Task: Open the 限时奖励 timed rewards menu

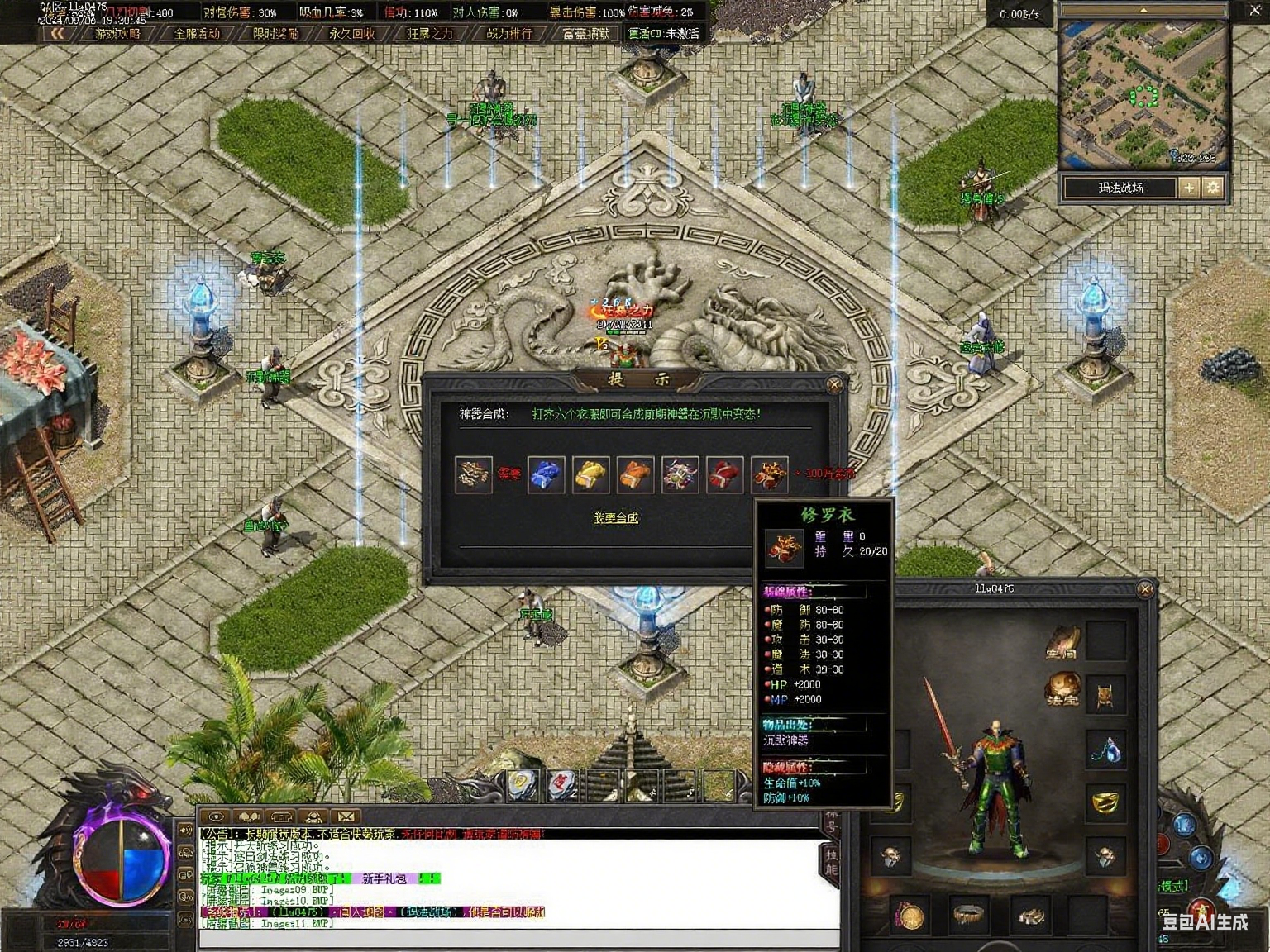Action: pos(275,34)
